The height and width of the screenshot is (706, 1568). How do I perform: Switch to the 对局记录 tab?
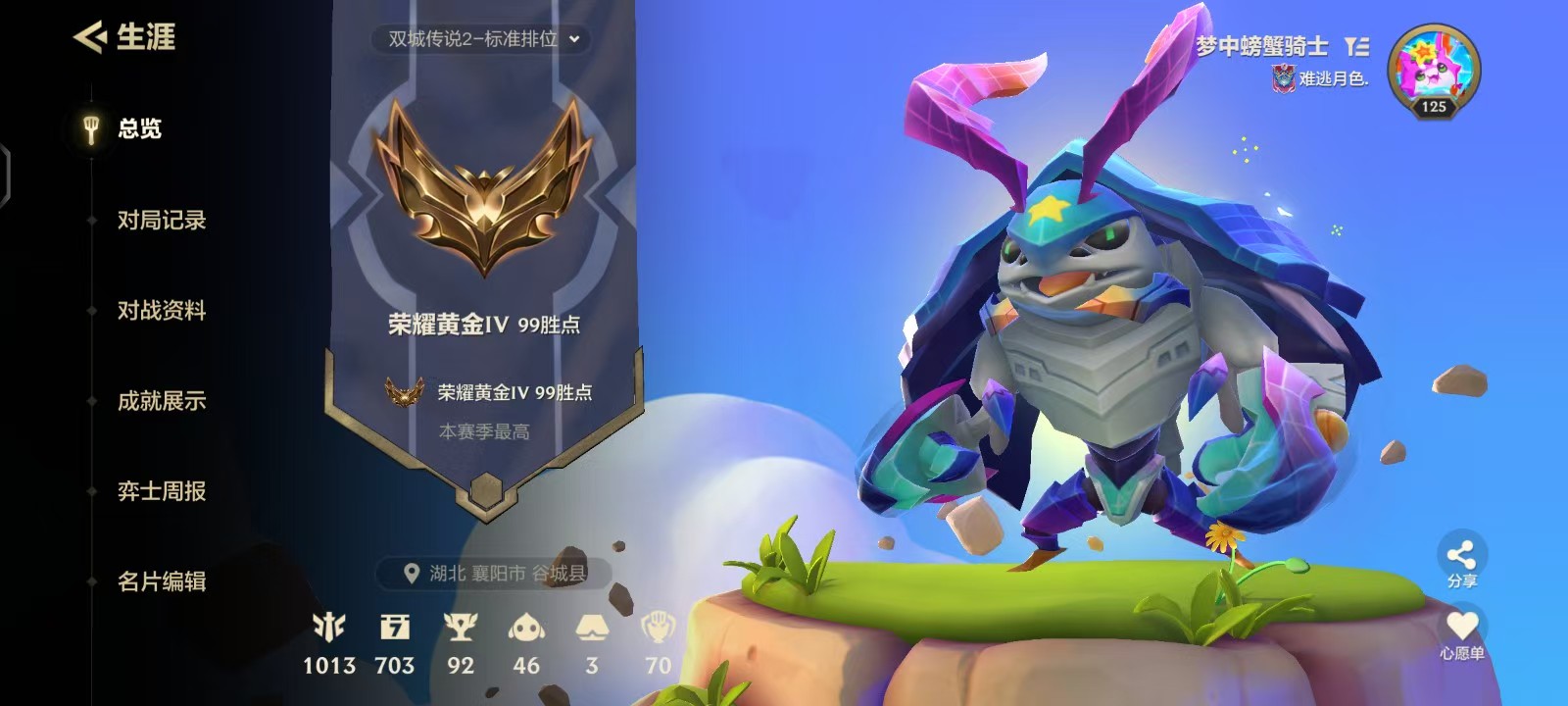[x=160, y=221]
